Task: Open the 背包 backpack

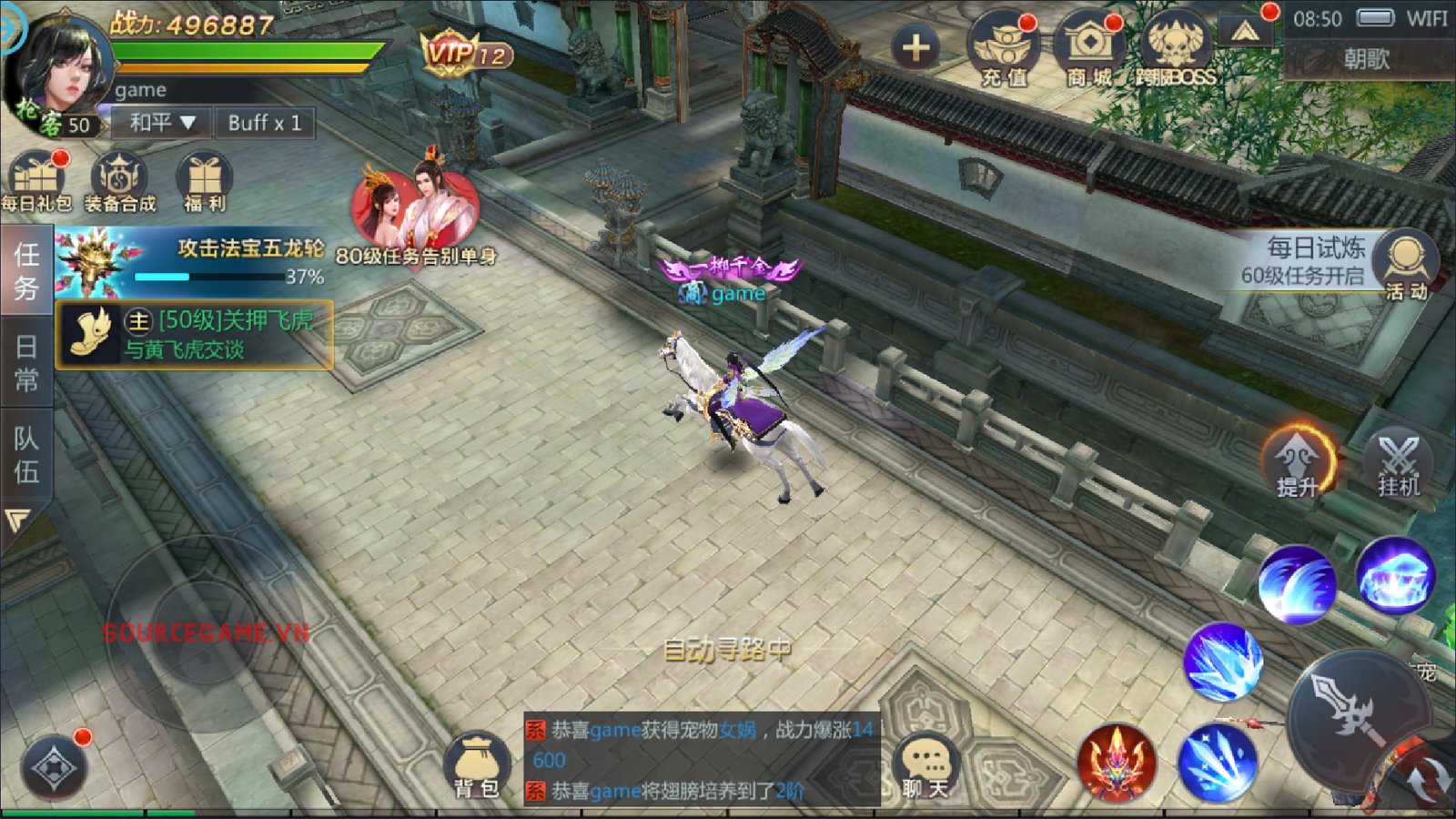Action: [x=476, y=765]
